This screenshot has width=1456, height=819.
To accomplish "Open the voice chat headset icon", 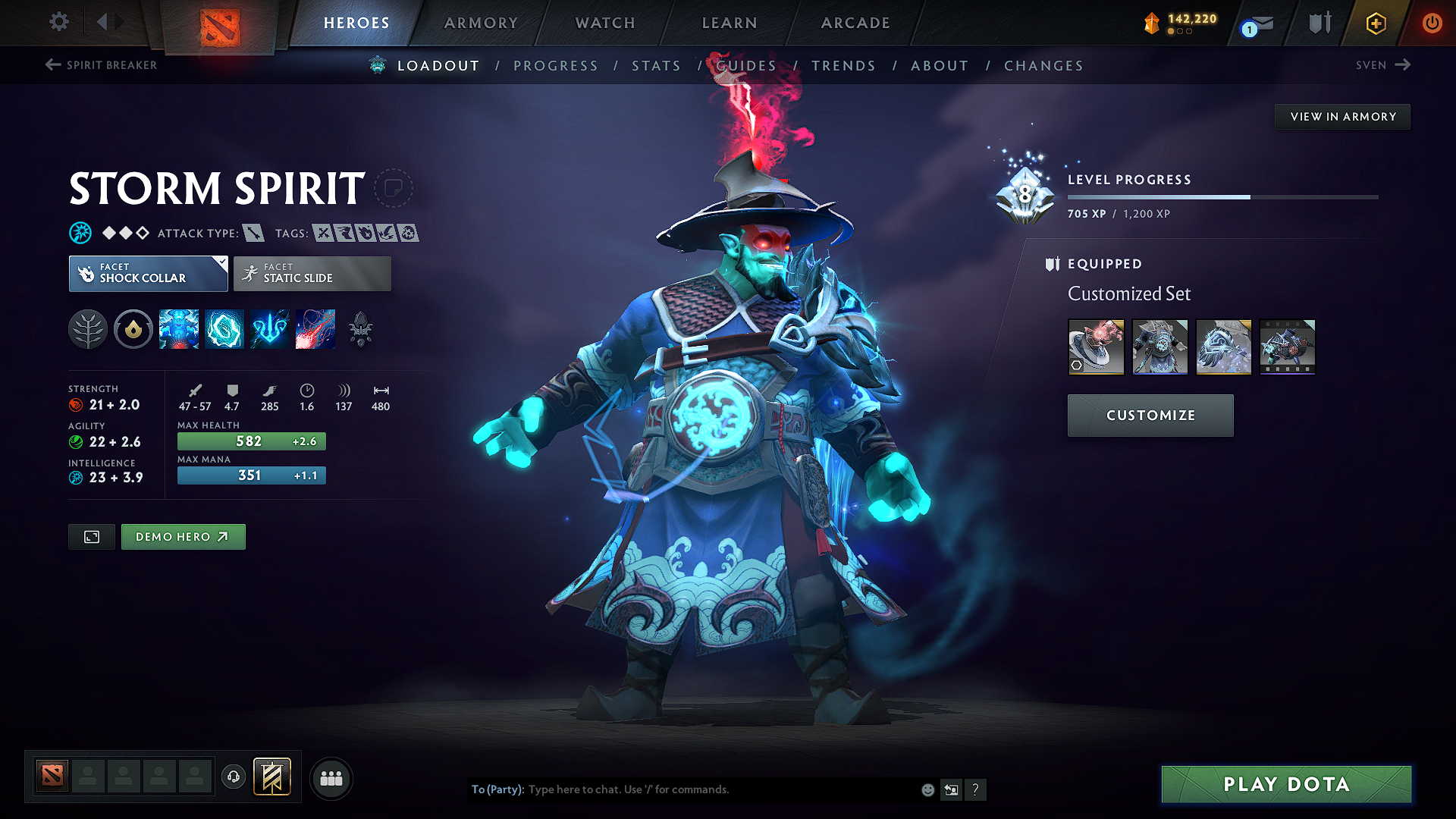I will pos(233,777).
